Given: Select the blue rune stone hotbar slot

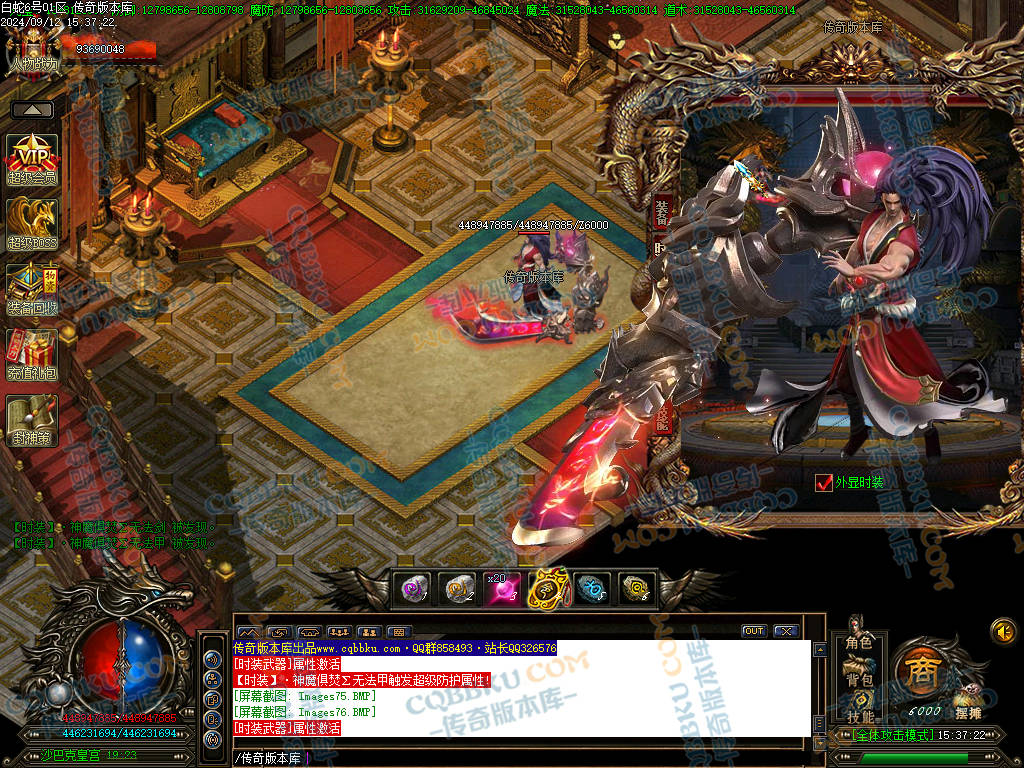Looking at the screenshot, I should point(592,589).
